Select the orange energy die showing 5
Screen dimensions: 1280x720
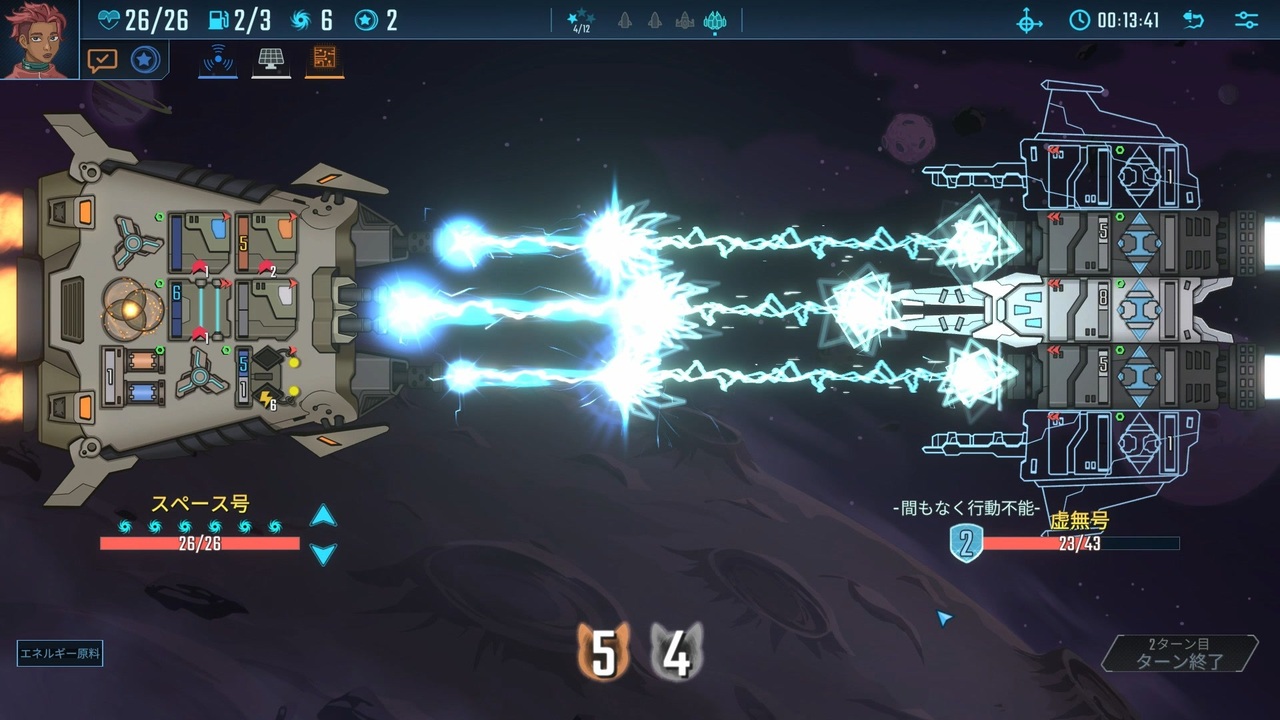603,653
